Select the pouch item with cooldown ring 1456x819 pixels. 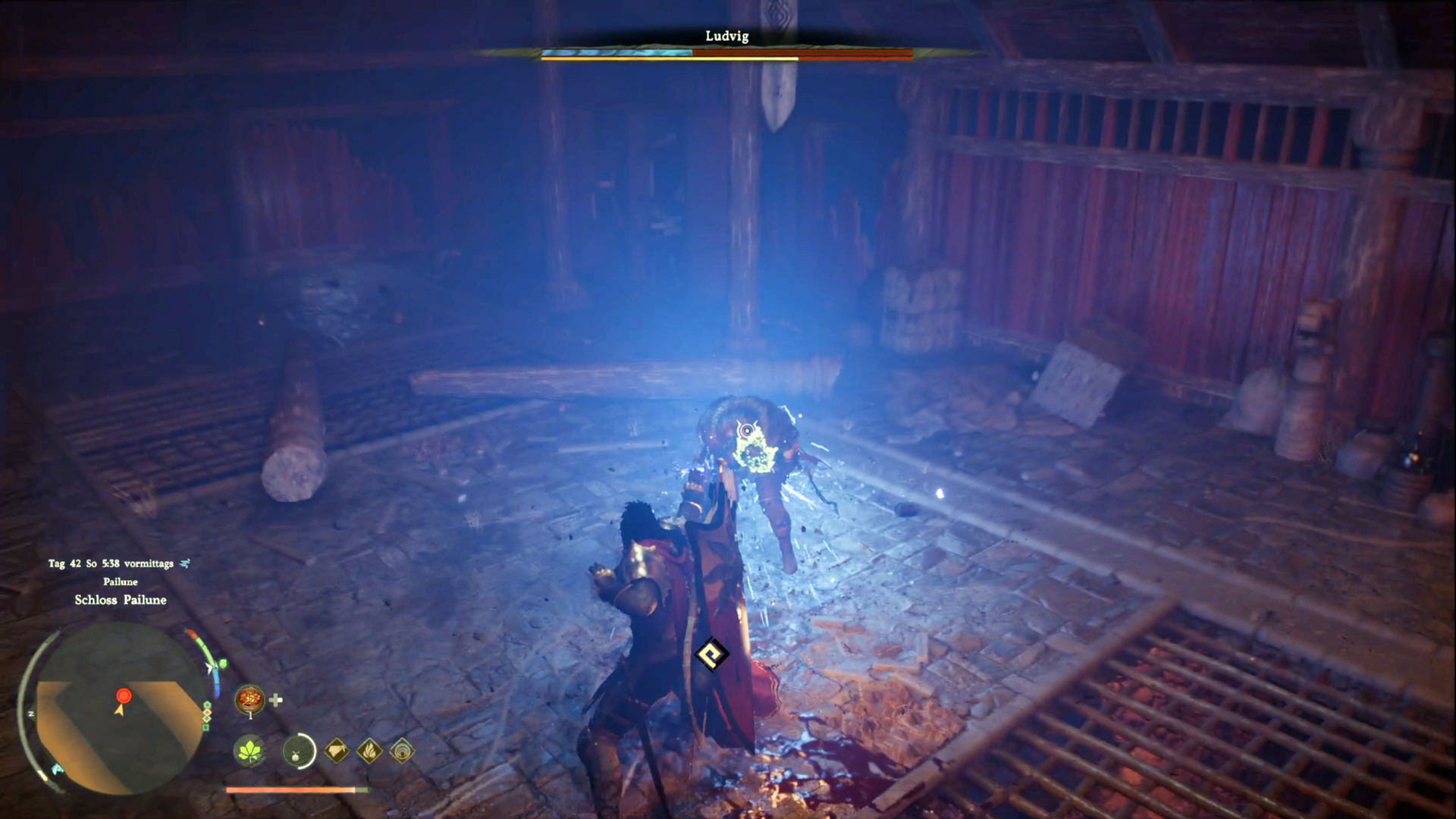pyautogui.click(x=298, y=752)
